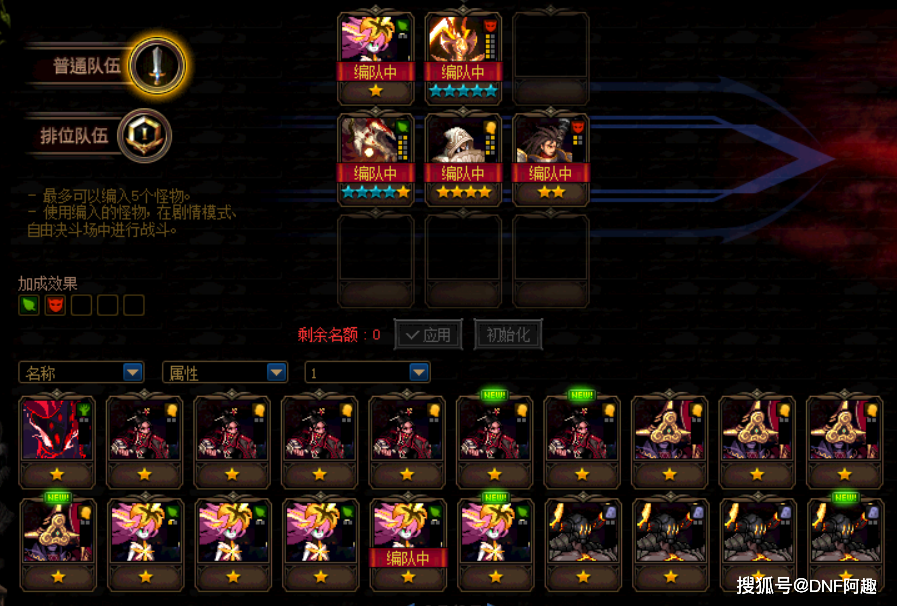Screen dimensions: 897x606
Task: Pick the two-star brown-haired warrior in the team
Action: (551, 159)
